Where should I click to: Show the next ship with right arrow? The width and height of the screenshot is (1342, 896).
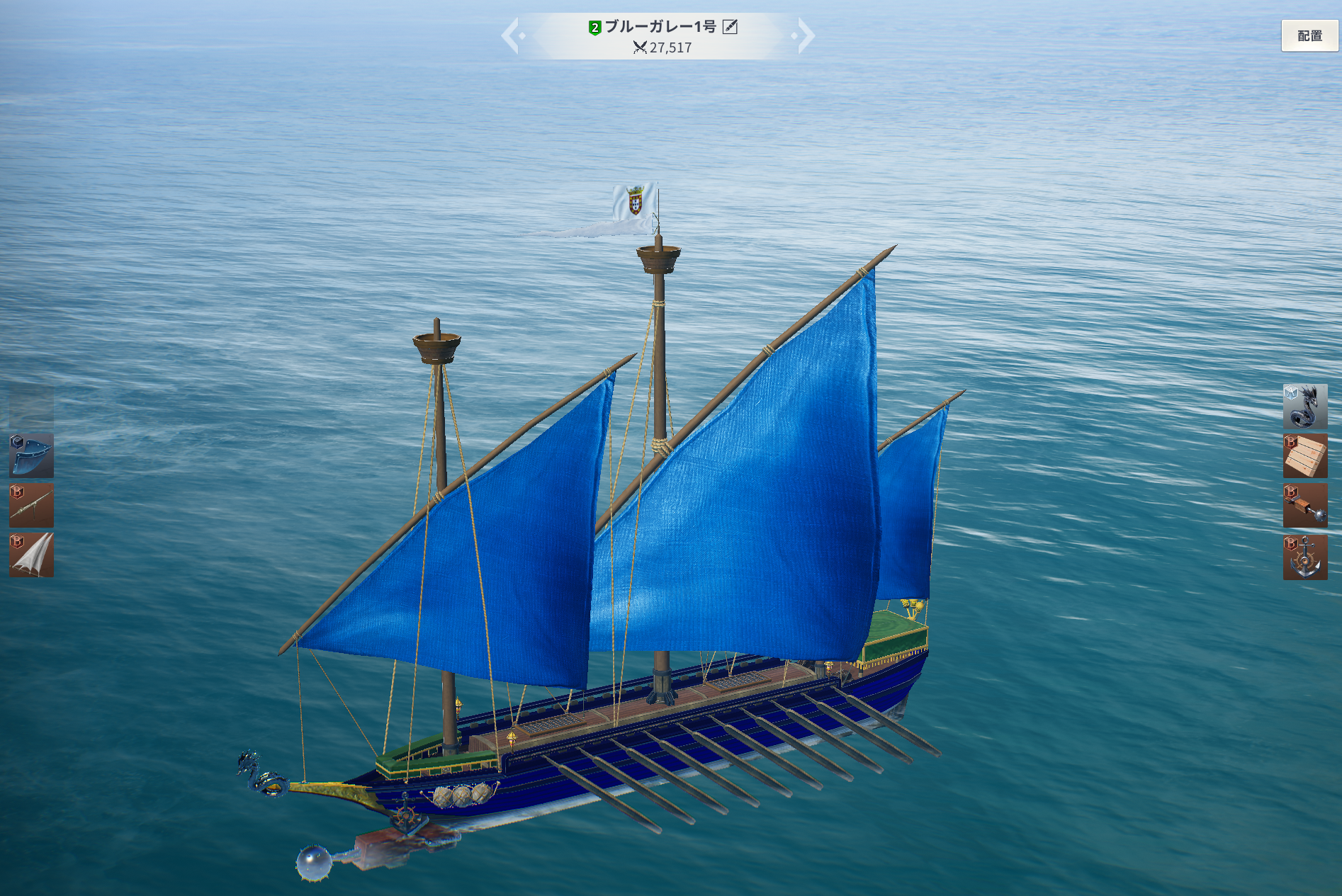tap(805, 35)
